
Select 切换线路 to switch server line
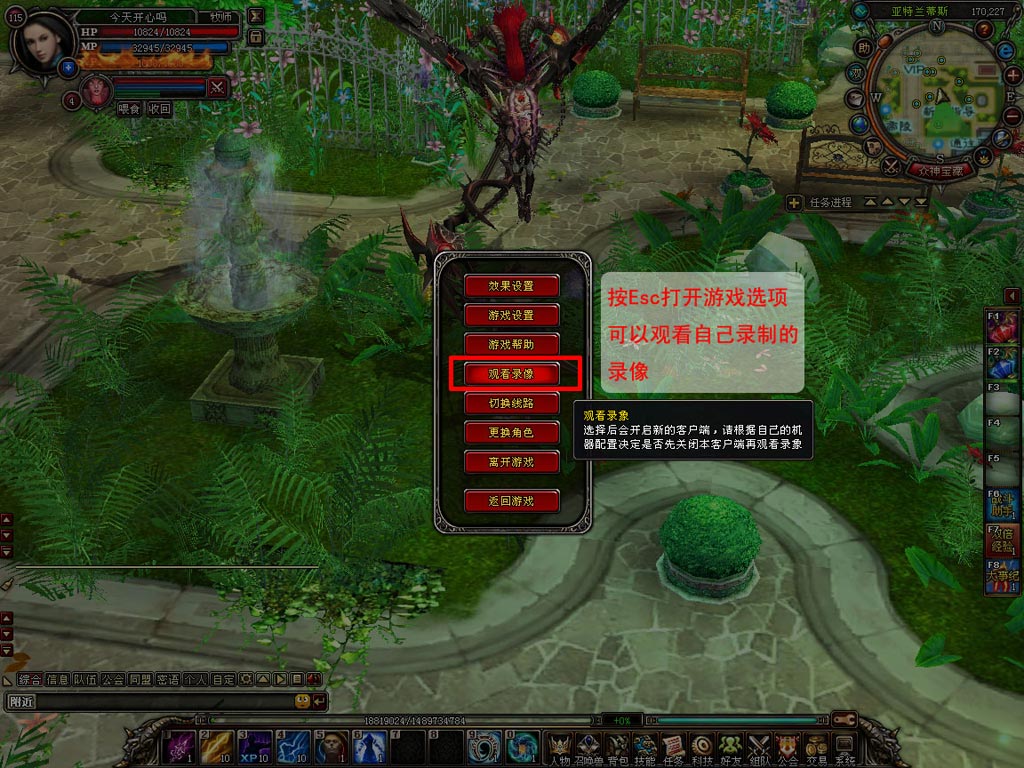pyautogui.click(x=511, y=403)
